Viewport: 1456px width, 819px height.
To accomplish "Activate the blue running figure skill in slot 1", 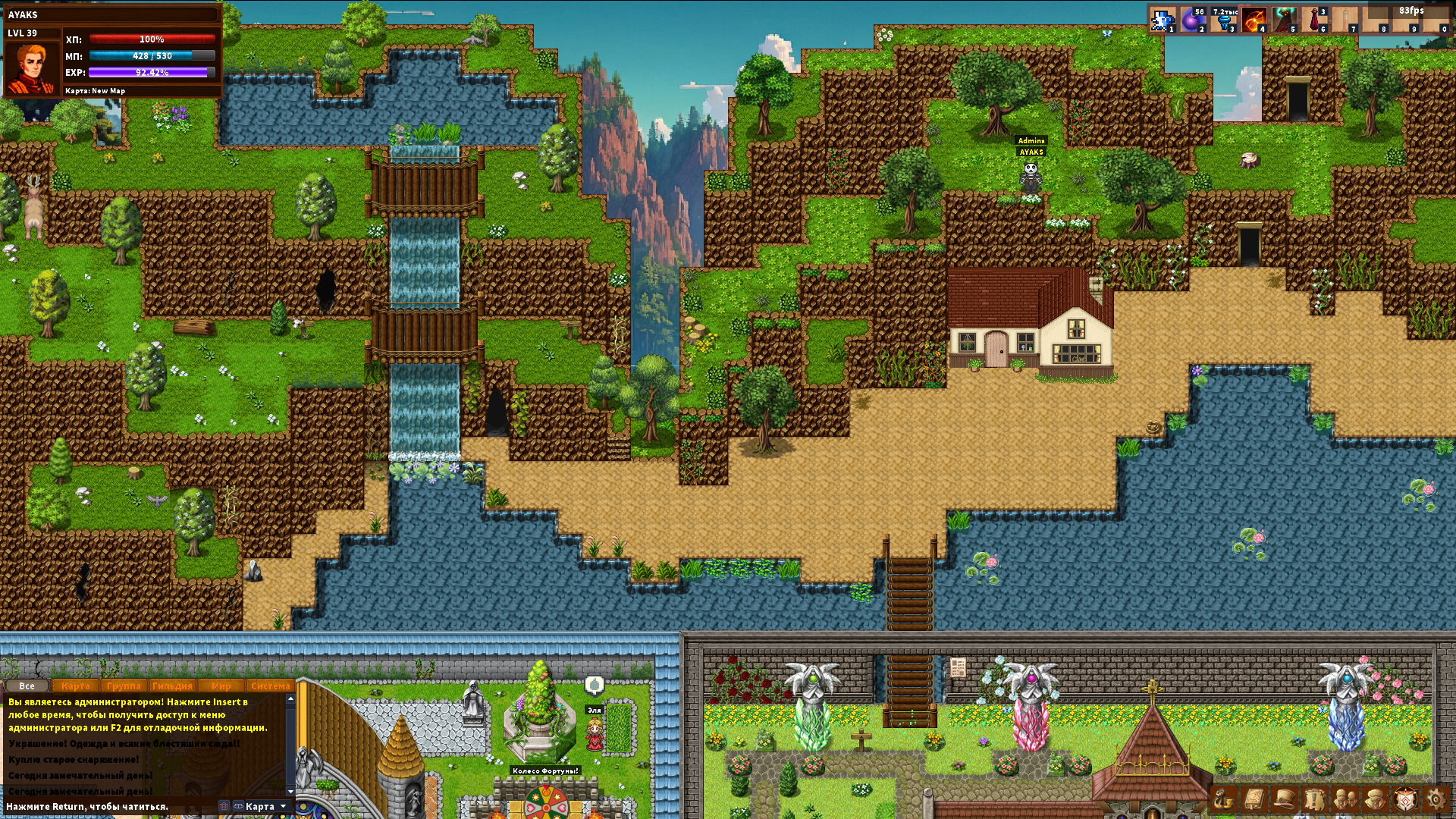I will coord(1162,20).
